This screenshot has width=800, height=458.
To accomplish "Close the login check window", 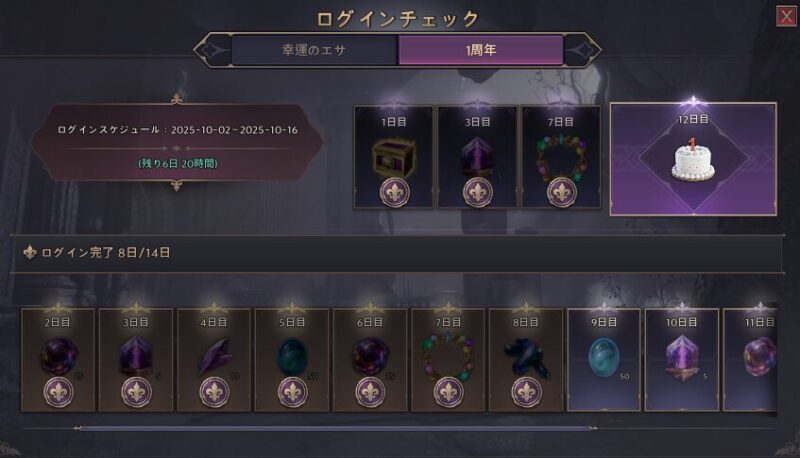I will tap(785, 15).
